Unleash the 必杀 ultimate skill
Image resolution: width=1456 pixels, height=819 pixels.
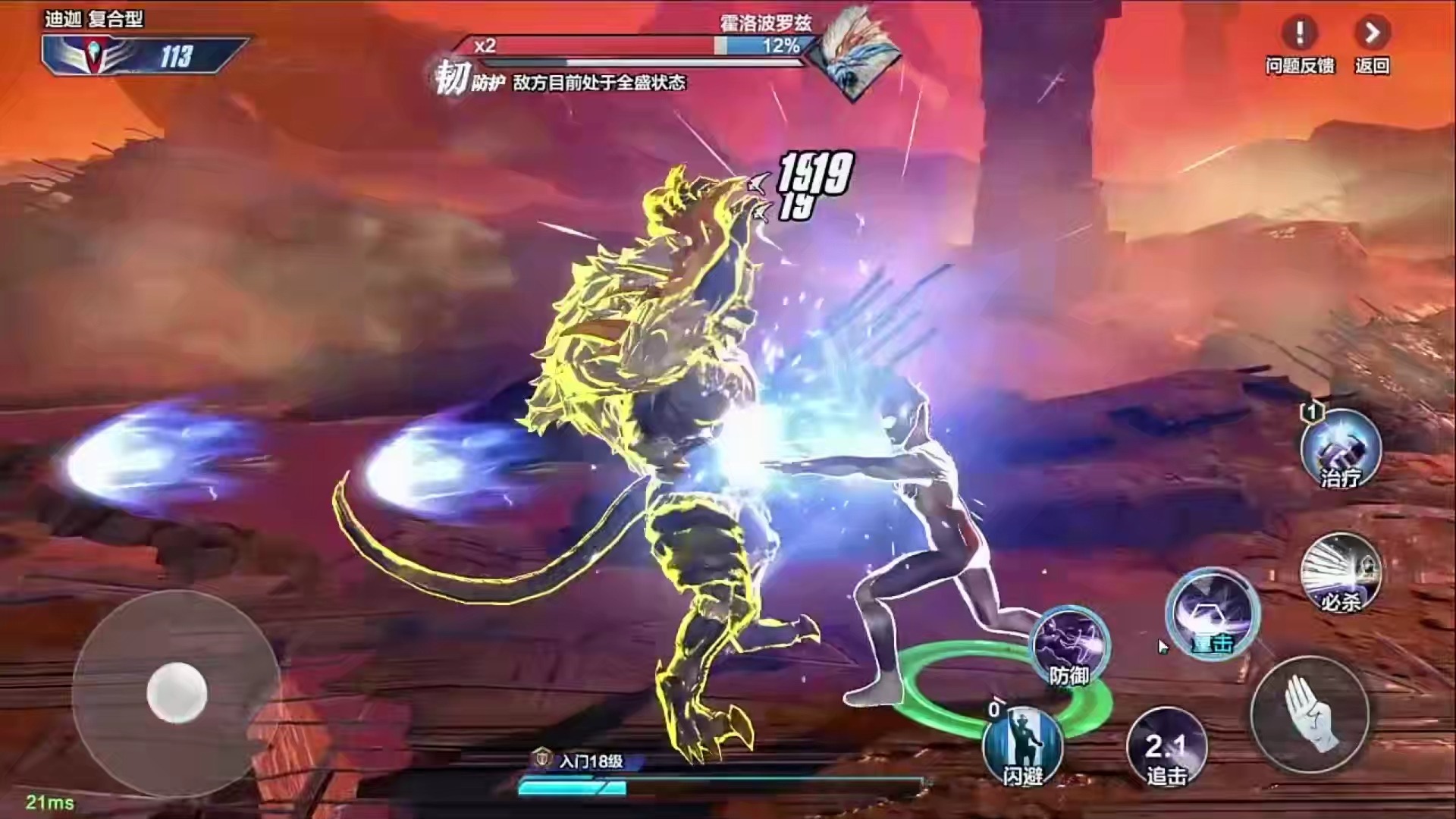pos(1341,573)
